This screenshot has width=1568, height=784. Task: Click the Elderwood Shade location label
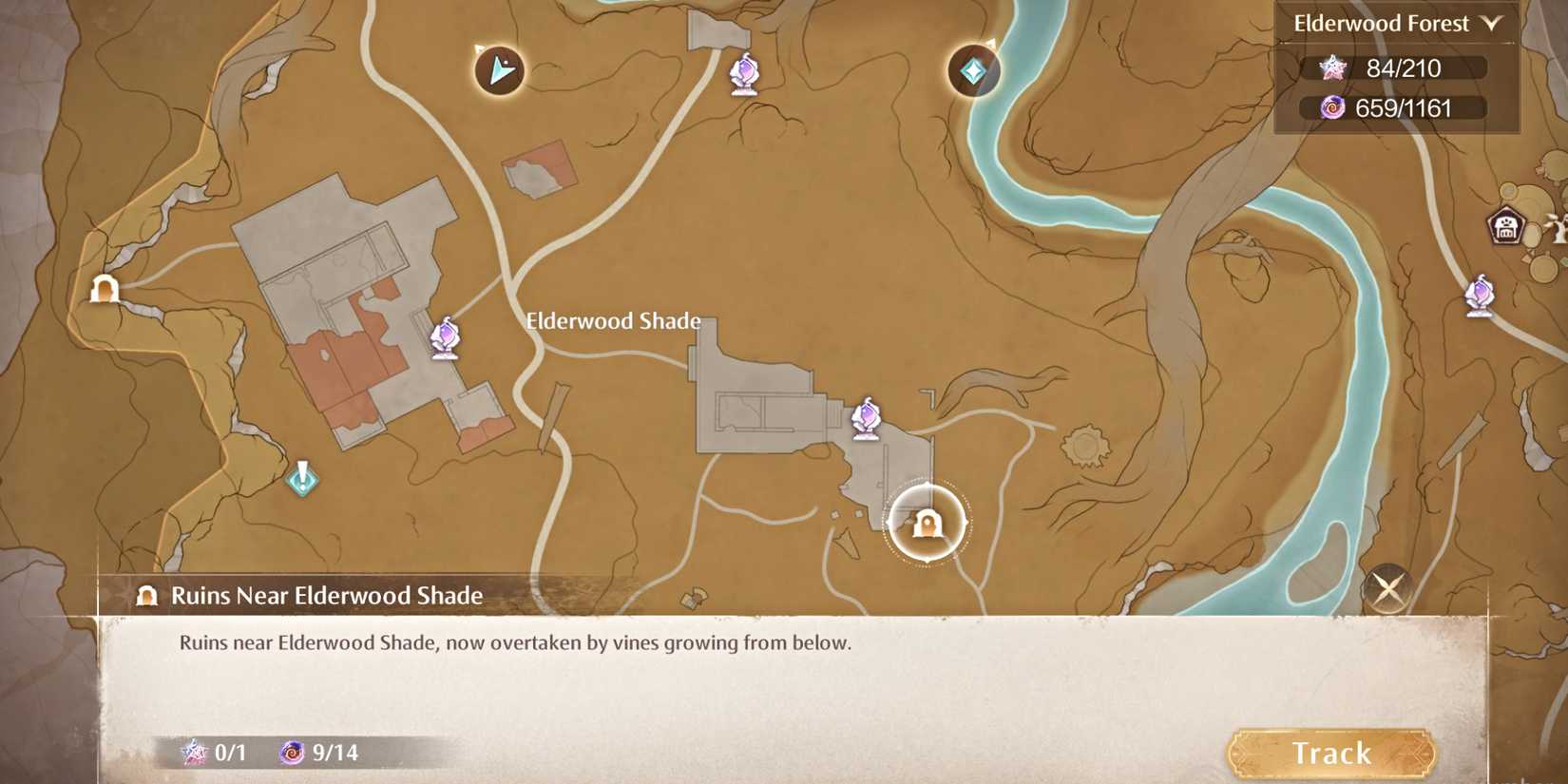point(613,321)
